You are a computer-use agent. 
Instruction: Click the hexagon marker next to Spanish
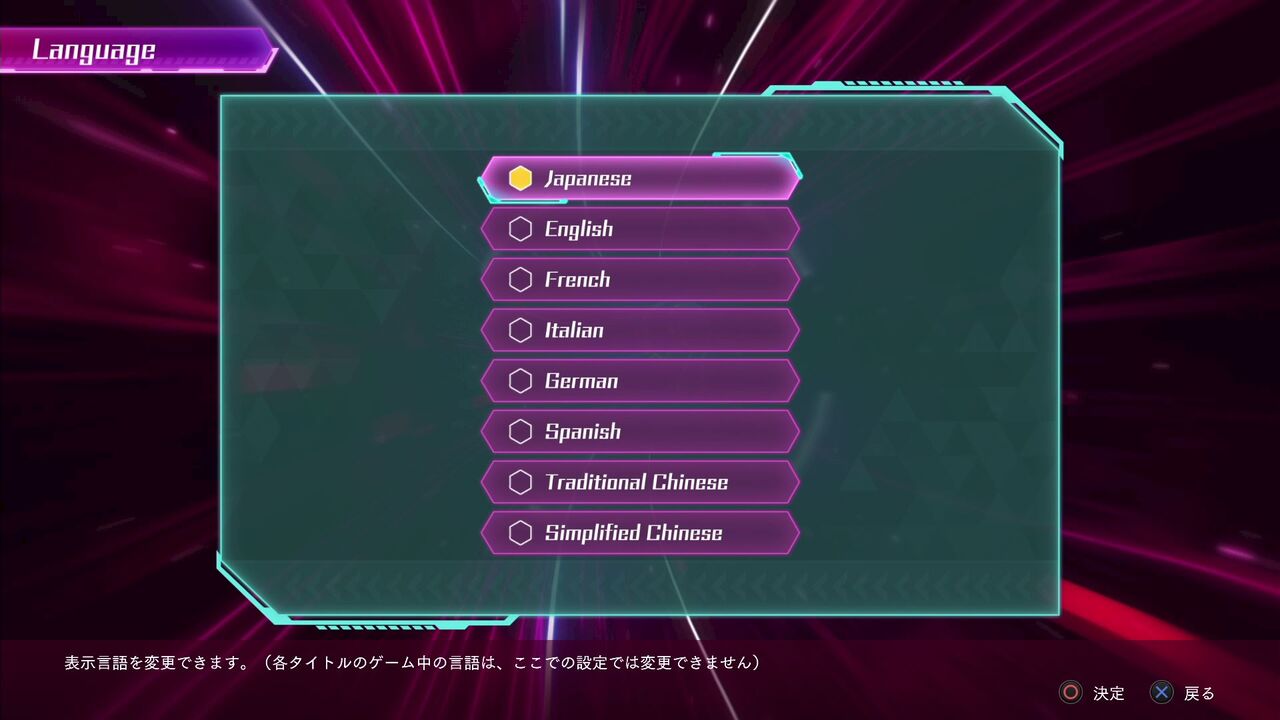520,431
